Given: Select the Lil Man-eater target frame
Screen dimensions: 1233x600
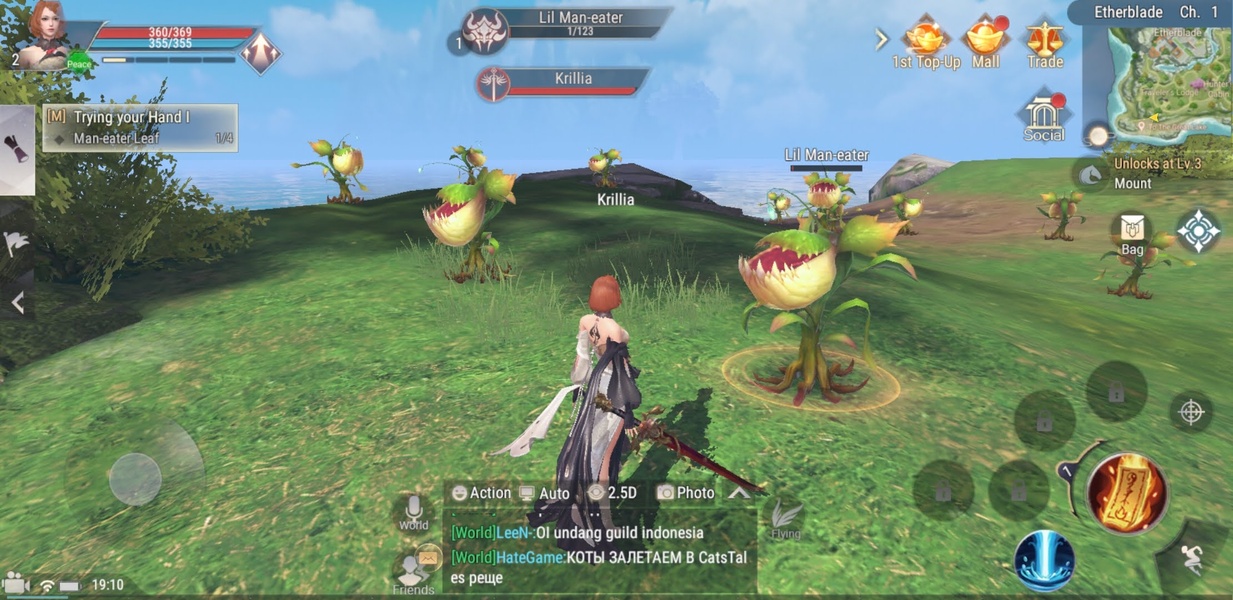Looking at the screenshot, I should [x=565, y=25].
